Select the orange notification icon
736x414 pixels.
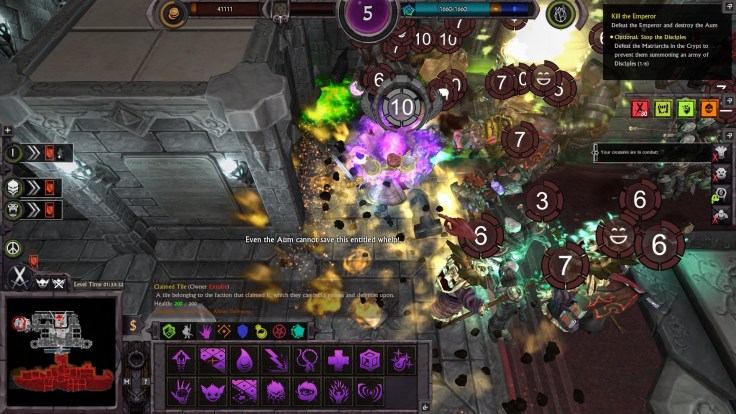pyautogui.click(x=709, y=108)
